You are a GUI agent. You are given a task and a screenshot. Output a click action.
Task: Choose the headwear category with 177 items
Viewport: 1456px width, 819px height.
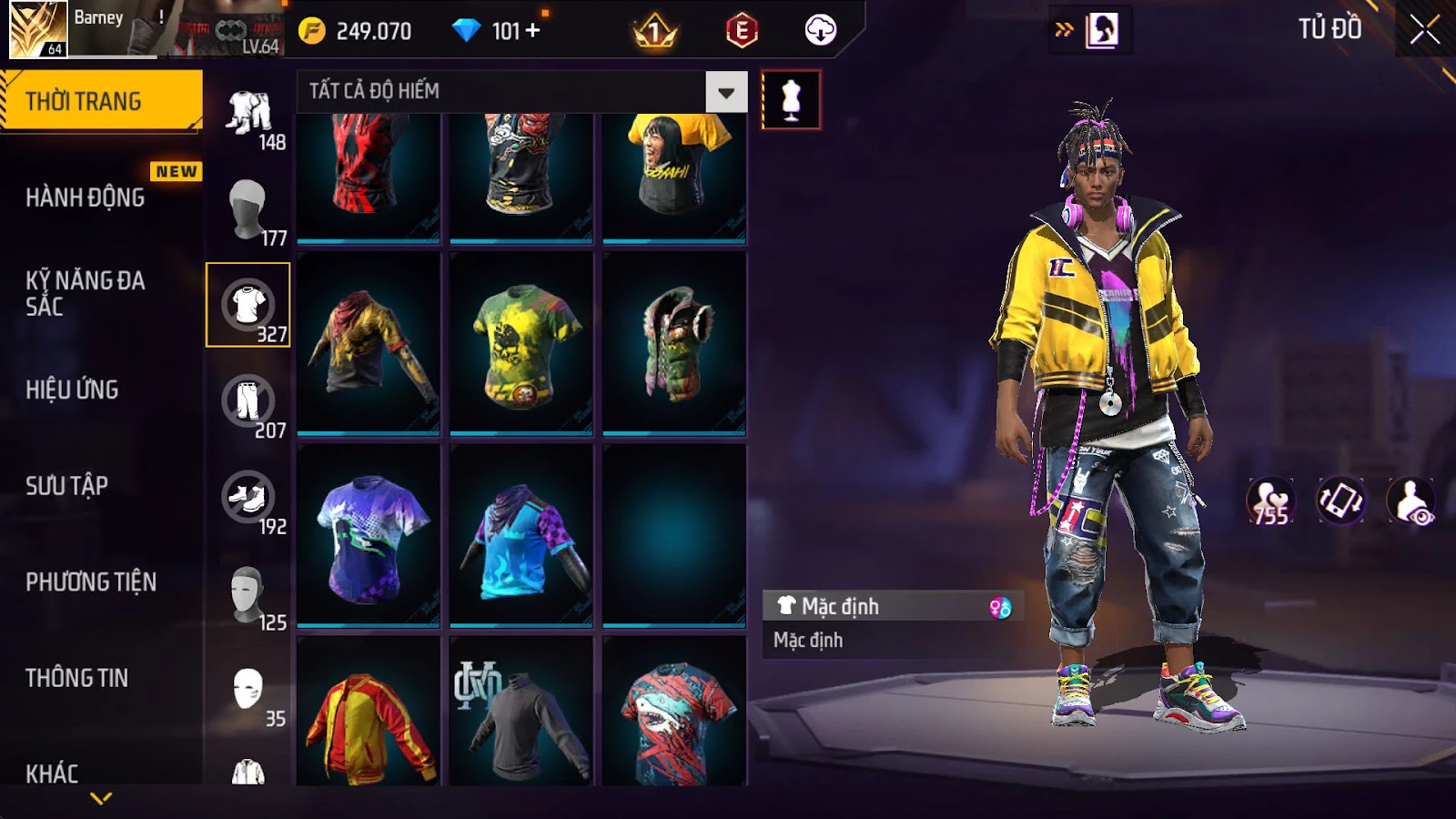point(248,209)
